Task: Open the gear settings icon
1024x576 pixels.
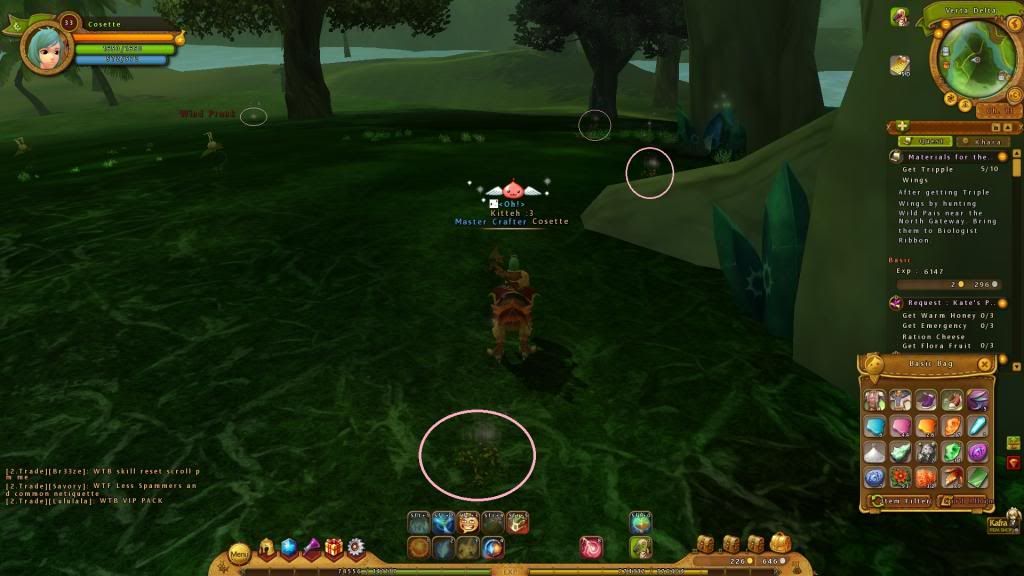Action: pyautogui.click(x=355, y=547)
